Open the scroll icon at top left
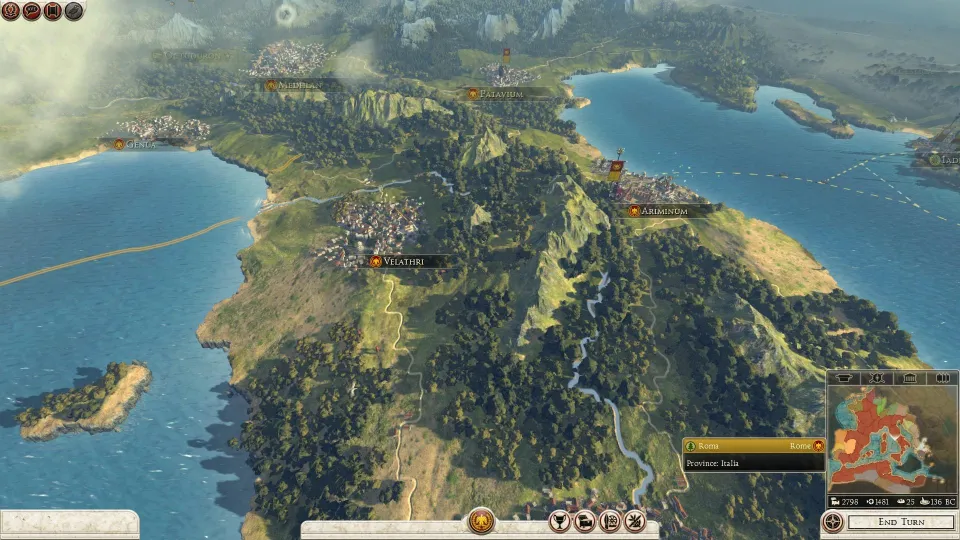The width and height of the screenshot is (960, 540). click(x=53, y=11)
